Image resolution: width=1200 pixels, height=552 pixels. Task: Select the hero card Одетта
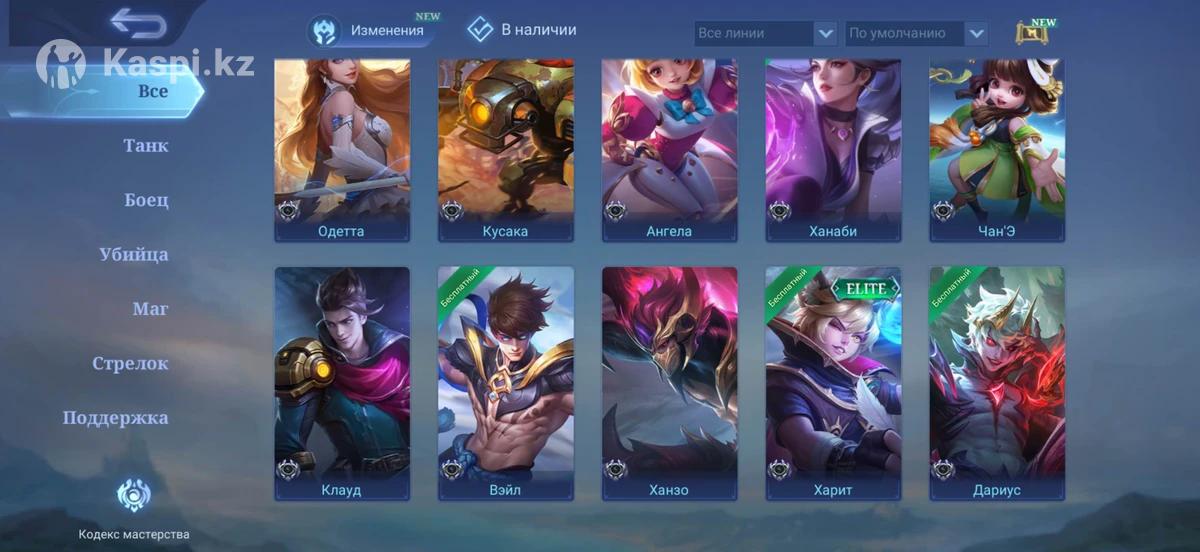click(x=342, y=150)
